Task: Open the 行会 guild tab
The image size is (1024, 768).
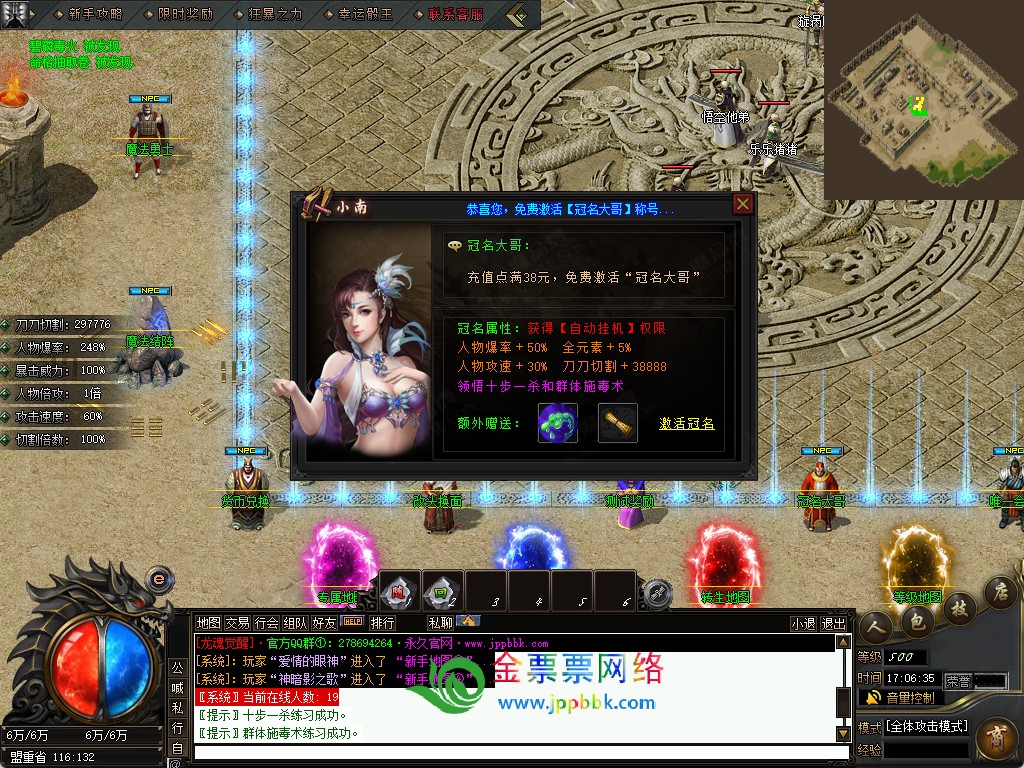Action: 266,623
